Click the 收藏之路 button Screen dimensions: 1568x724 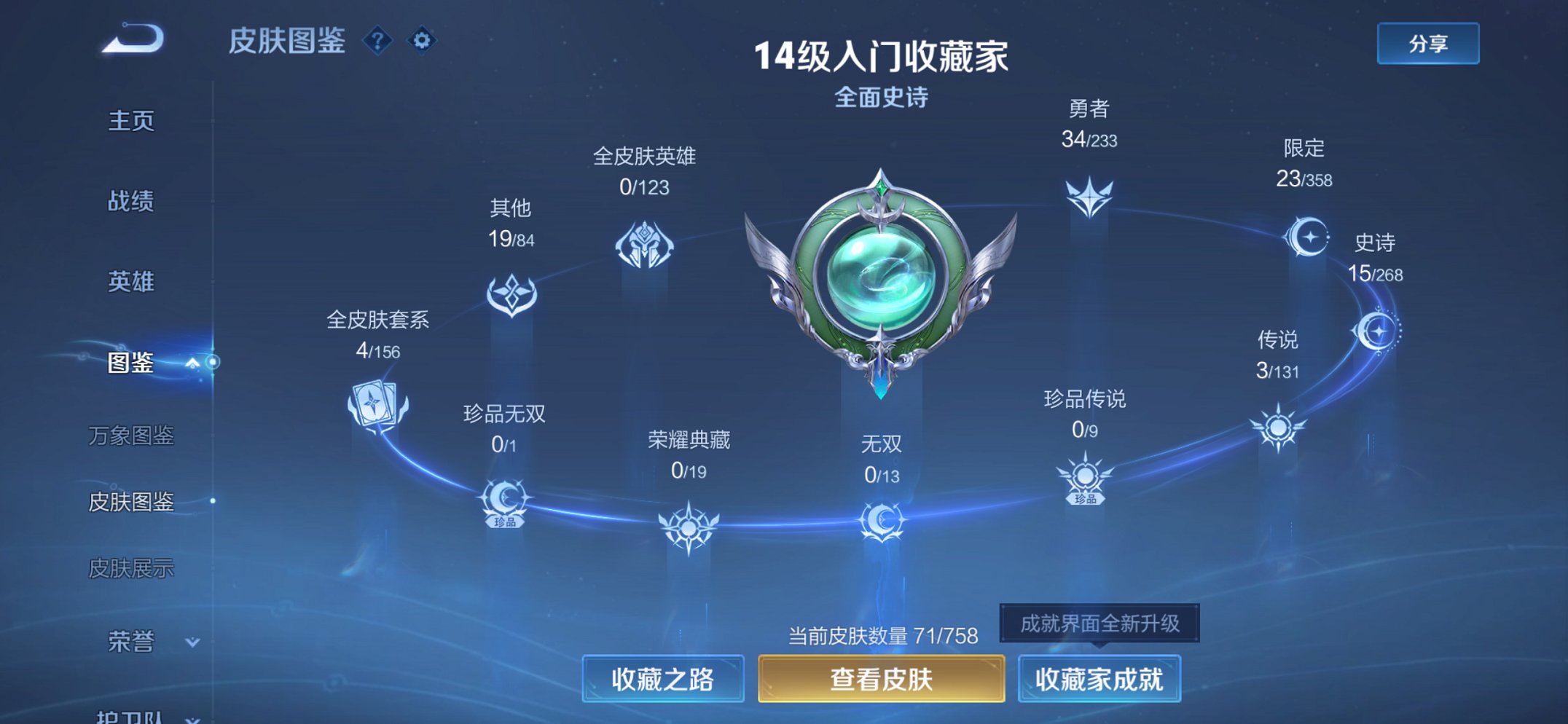tap(664, 677)
